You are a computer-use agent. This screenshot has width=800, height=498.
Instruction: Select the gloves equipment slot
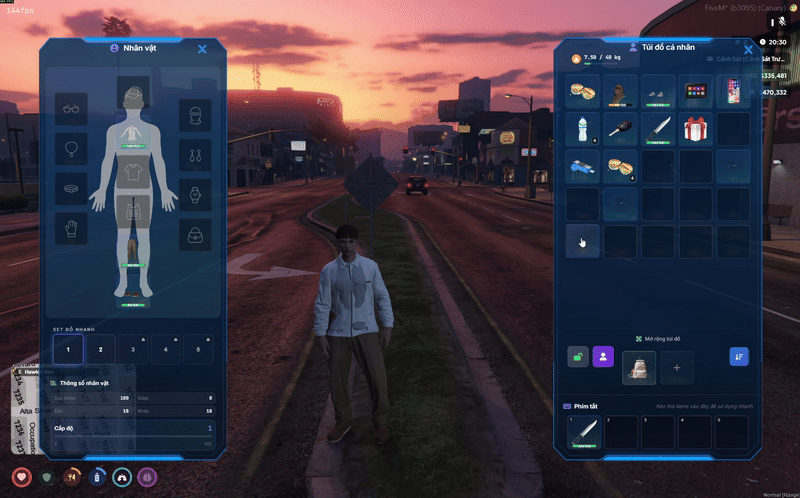(70, 228)
